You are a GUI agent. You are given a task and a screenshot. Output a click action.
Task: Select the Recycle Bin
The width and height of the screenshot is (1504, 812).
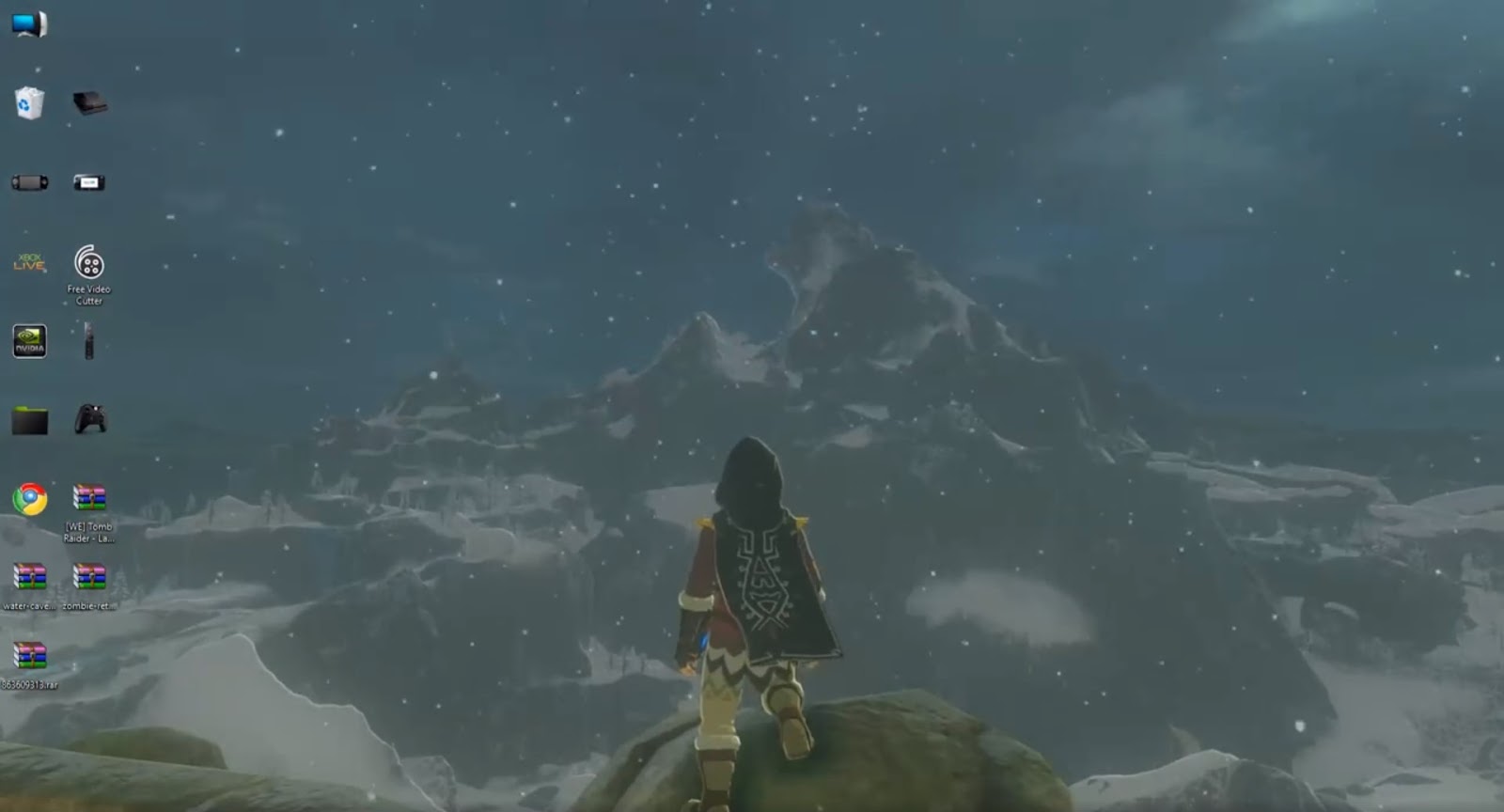28,103
